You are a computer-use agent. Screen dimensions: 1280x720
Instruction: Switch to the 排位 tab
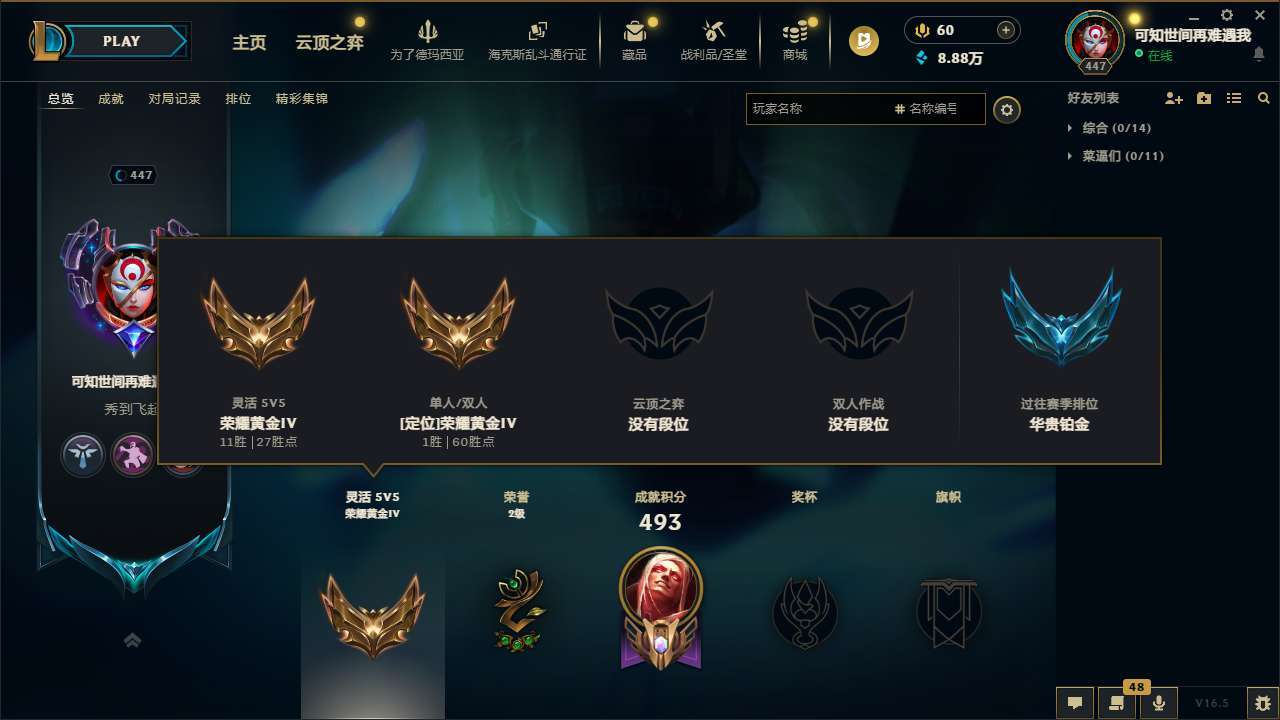[x=239, y=98]
